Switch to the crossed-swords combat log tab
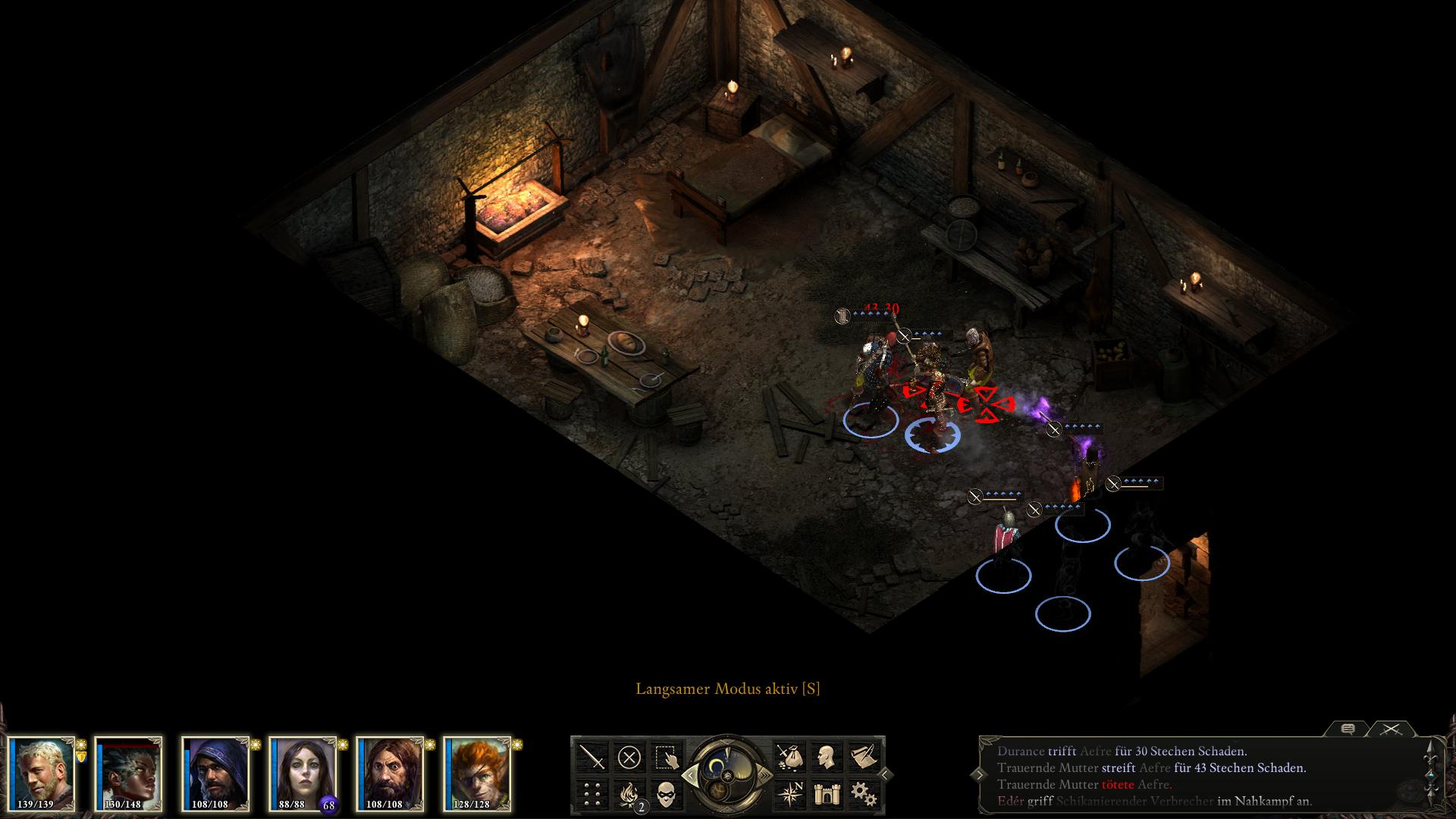This screenshot has height=819, width=1456. (x=1389, y=729)
